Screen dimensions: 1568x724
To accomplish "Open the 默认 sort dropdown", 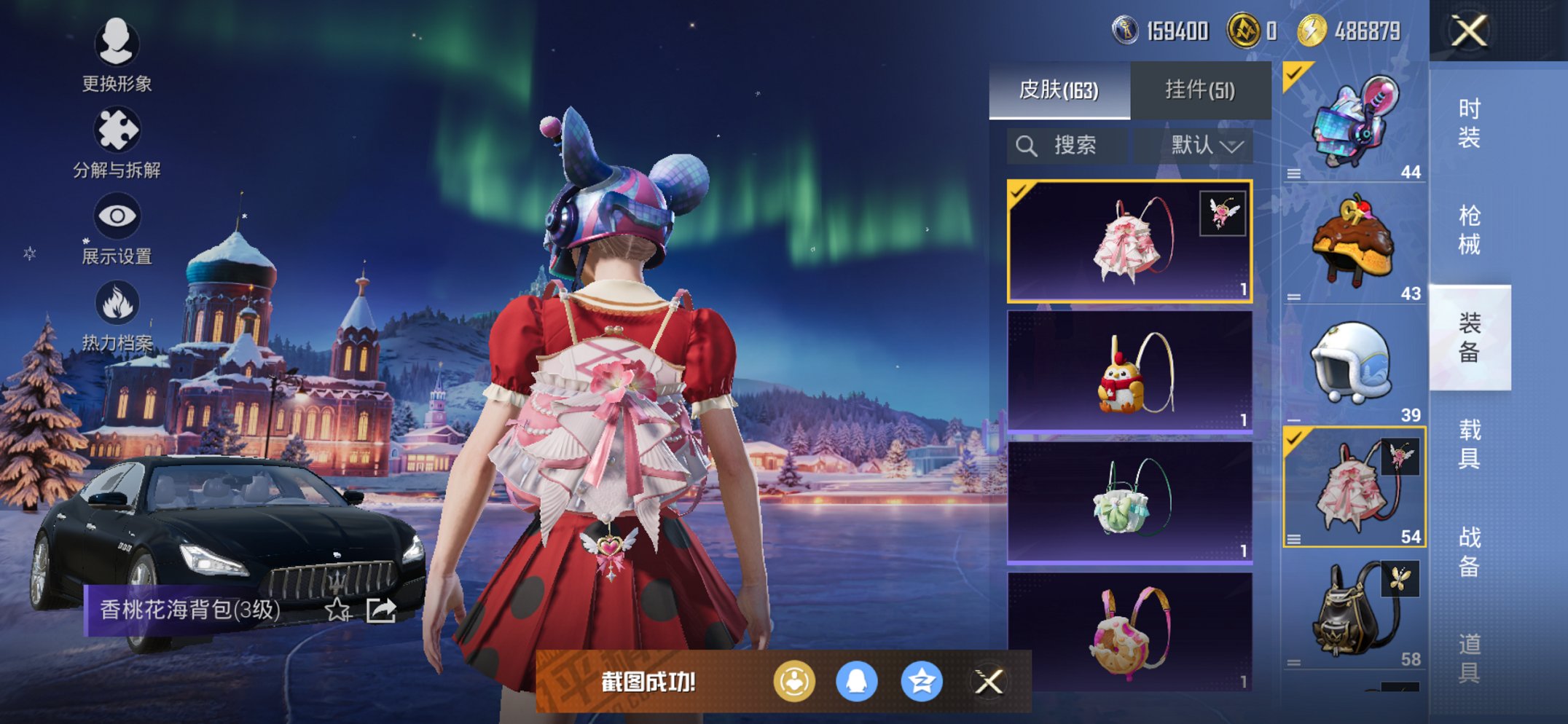I will tap(1206, 146).
